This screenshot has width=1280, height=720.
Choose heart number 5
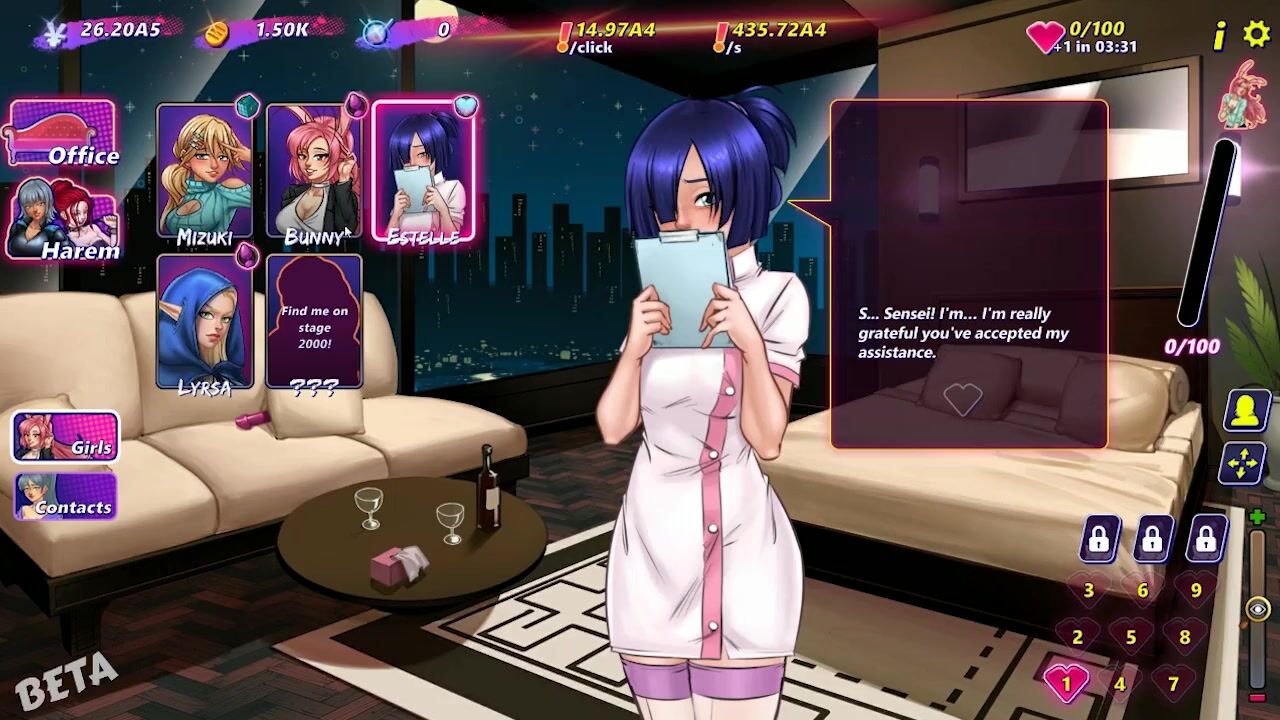pos(1131,637)
